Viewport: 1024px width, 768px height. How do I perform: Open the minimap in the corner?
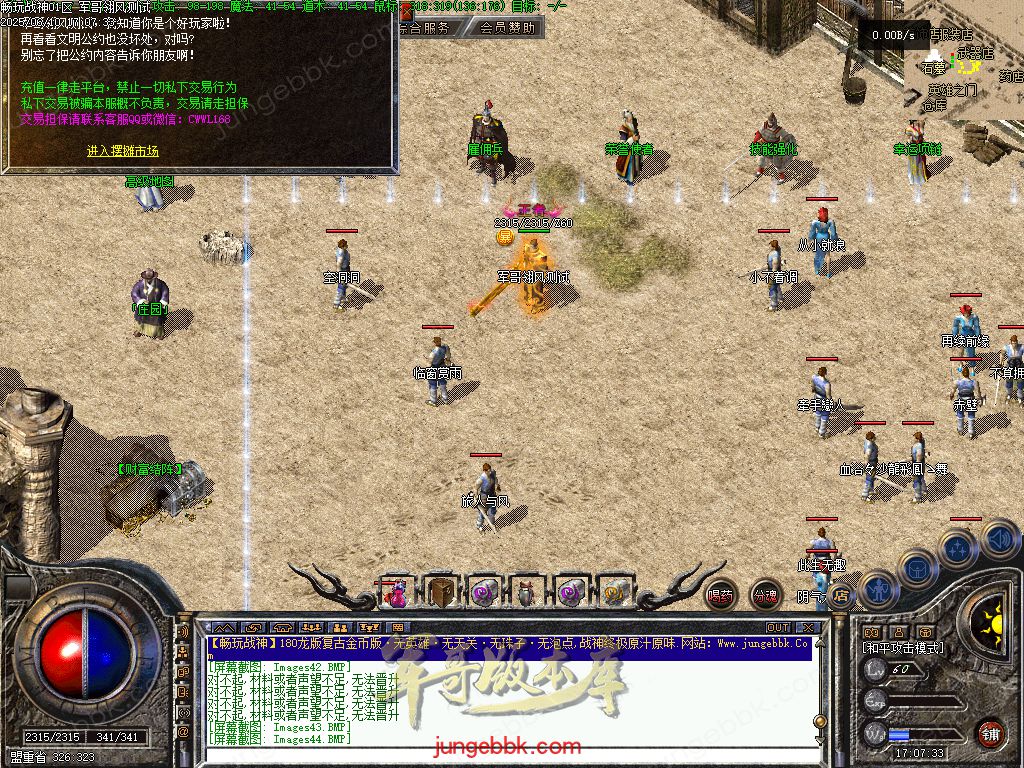click(x=962, y=70)
